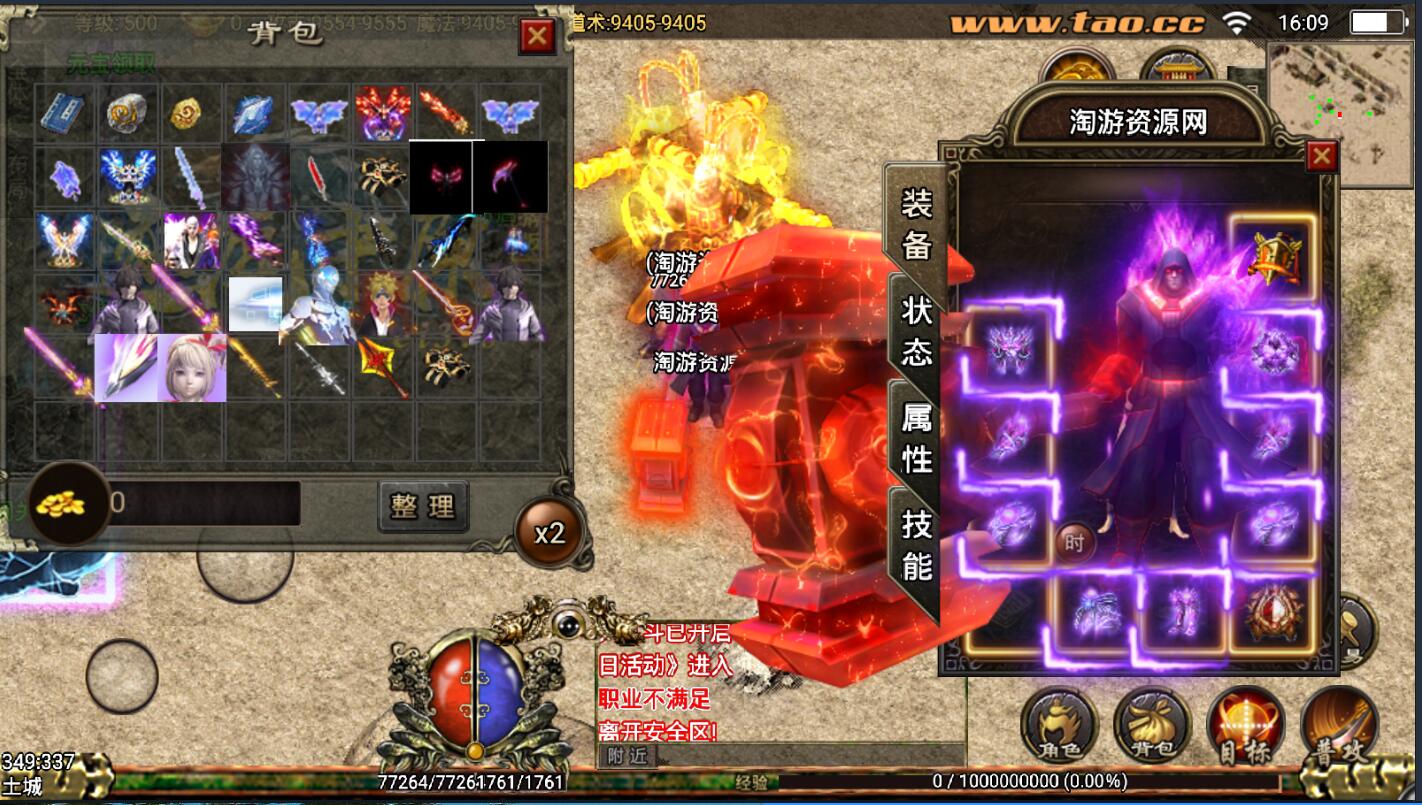1422x805 pixels.
Task: Click the 整理 sort button
Action: coord(423,506)
